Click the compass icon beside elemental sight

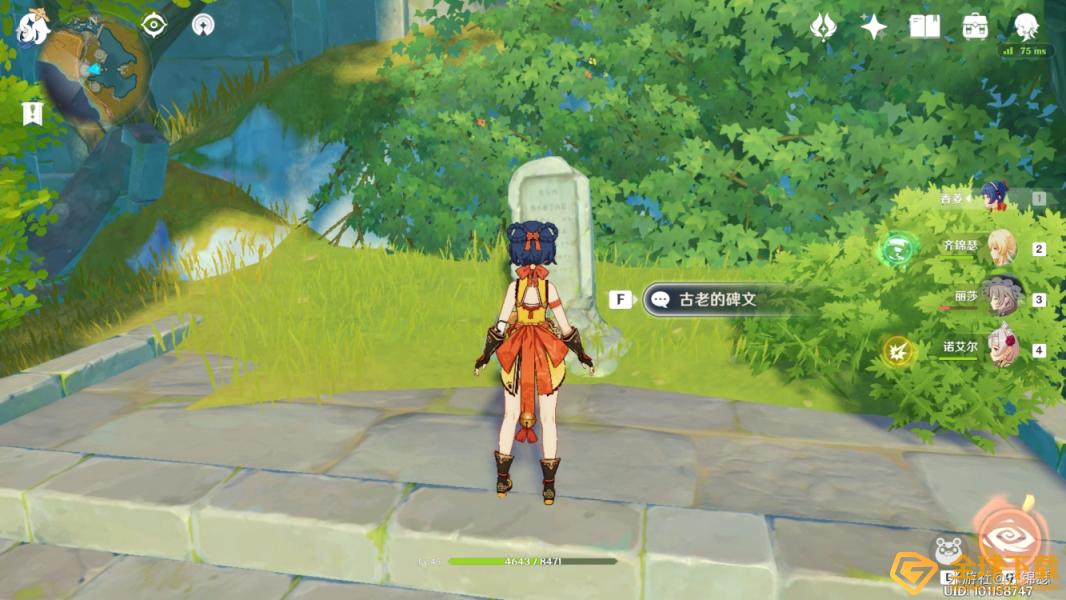tap(203, 25)
